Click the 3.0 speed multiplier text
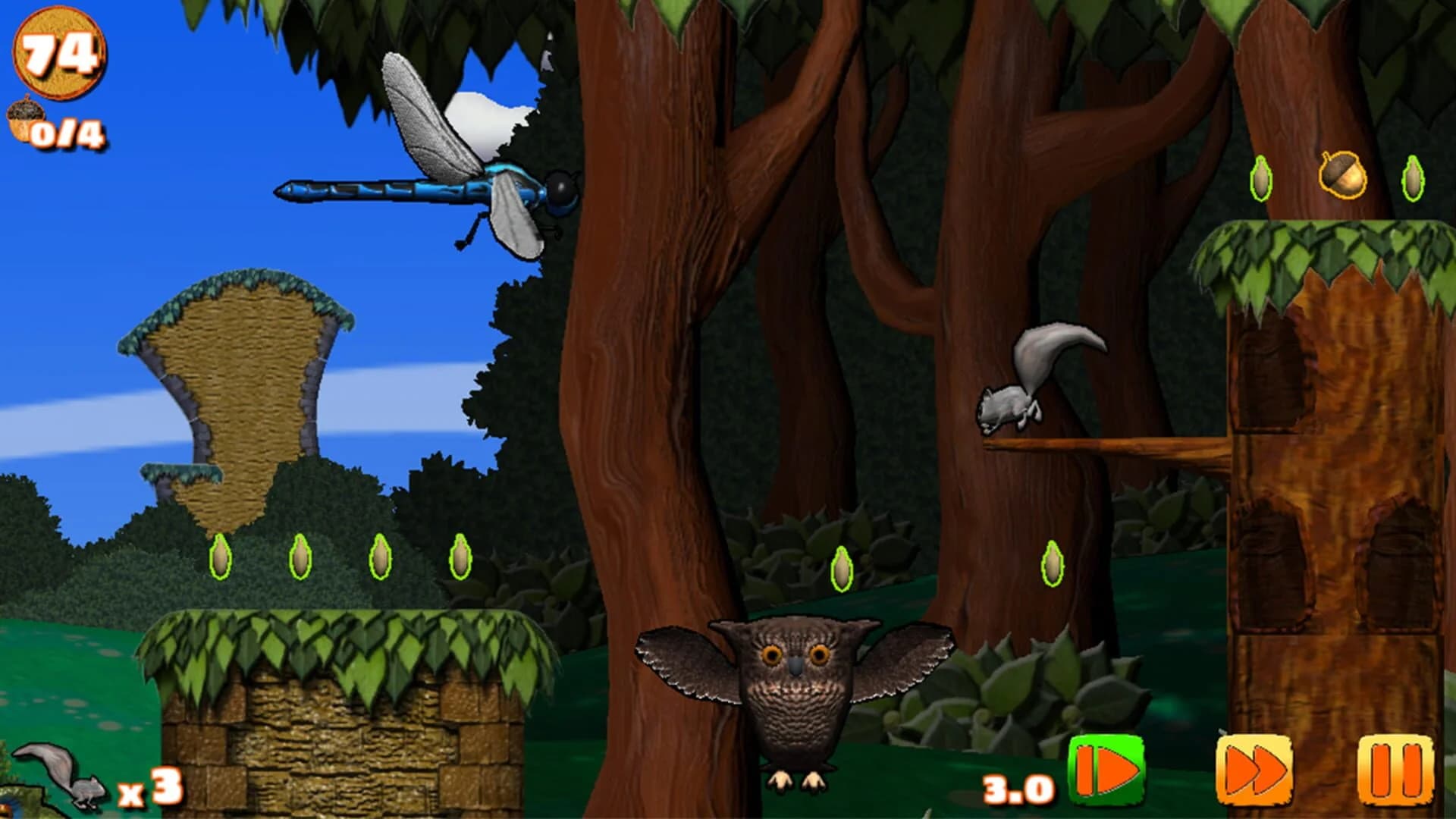The width and height of the screenshot is (1456, 819). coord(1016,789)
